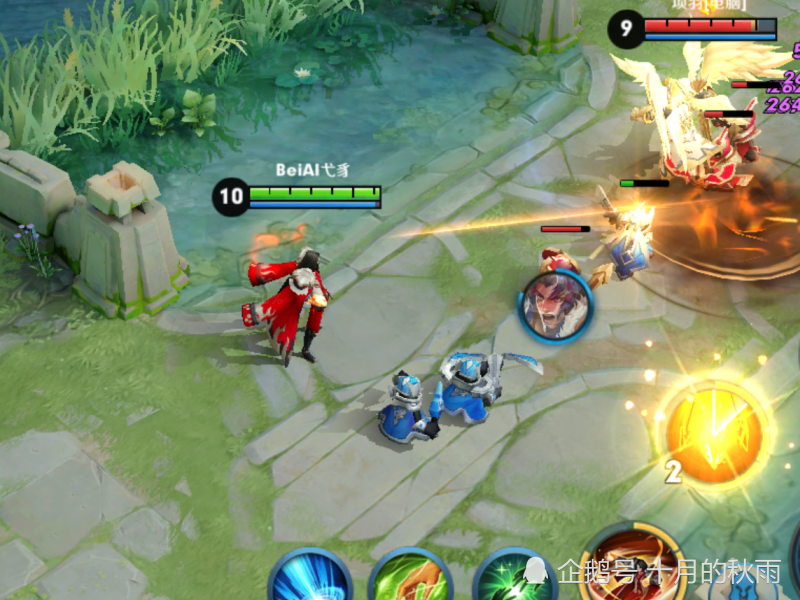Activate the red hero skill icon
This screenshot has width=800, height=600.
(x=632, y=566)
